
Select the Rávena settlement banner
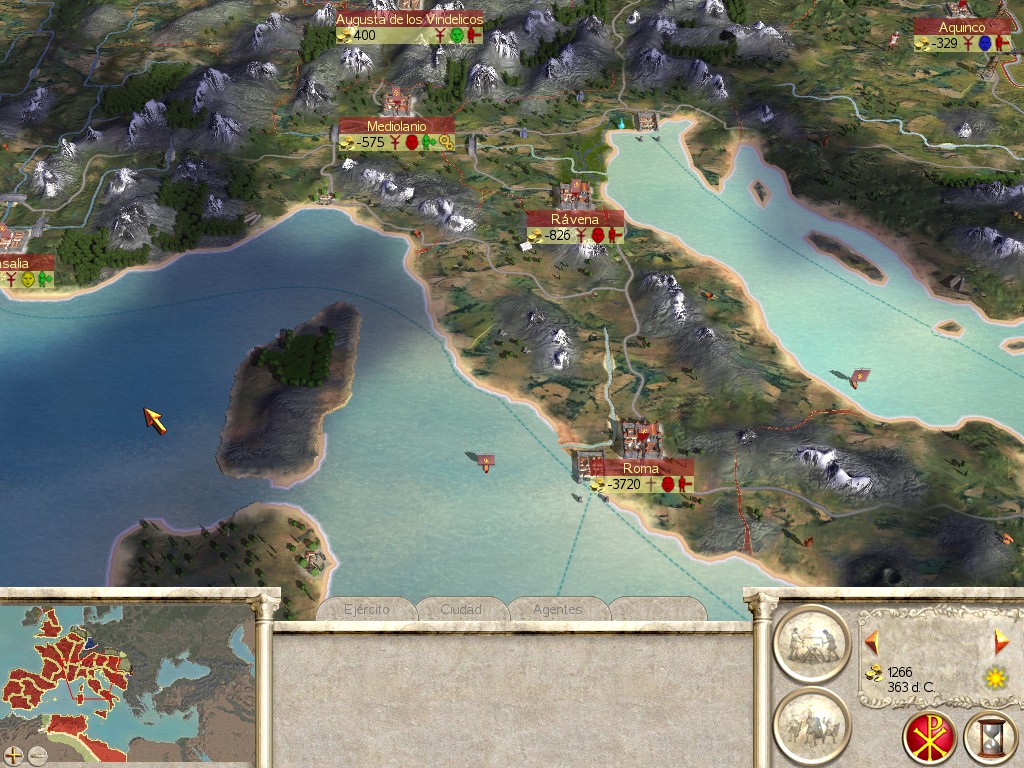pyautogui.click(x=575, y=218)
